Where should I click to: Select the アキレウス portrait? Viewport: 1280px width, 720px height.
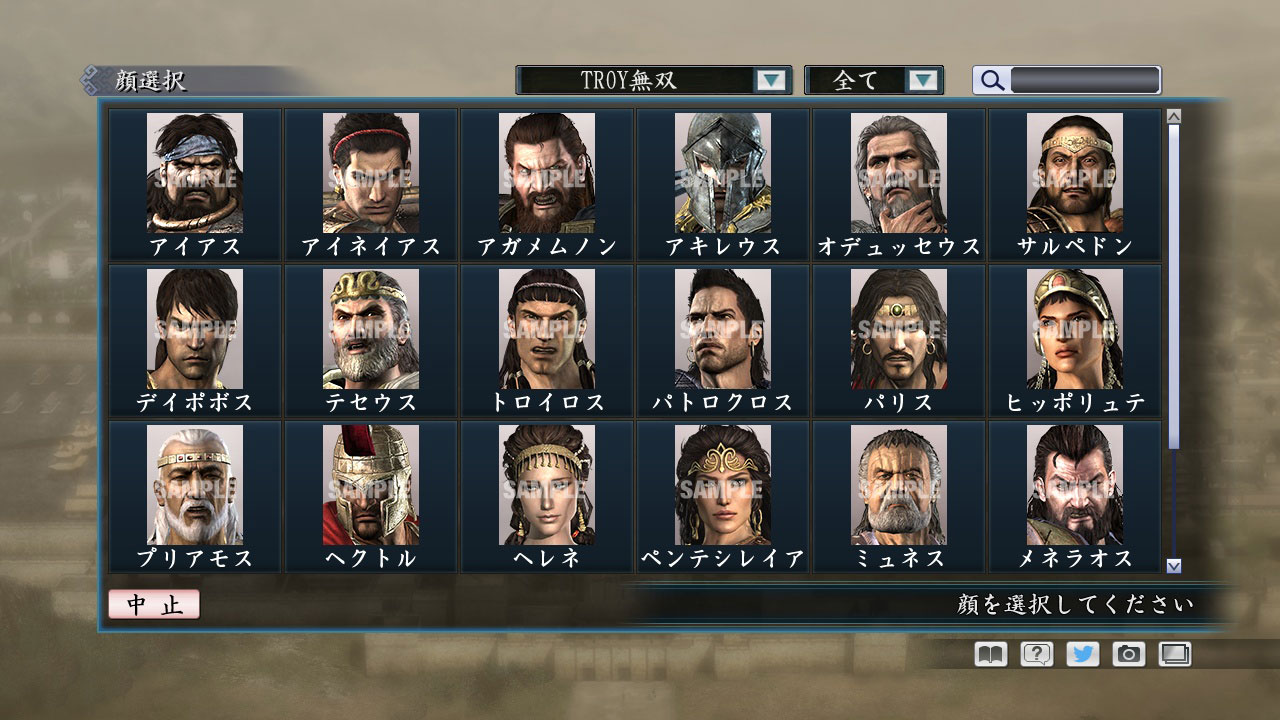tap(722, 172)
